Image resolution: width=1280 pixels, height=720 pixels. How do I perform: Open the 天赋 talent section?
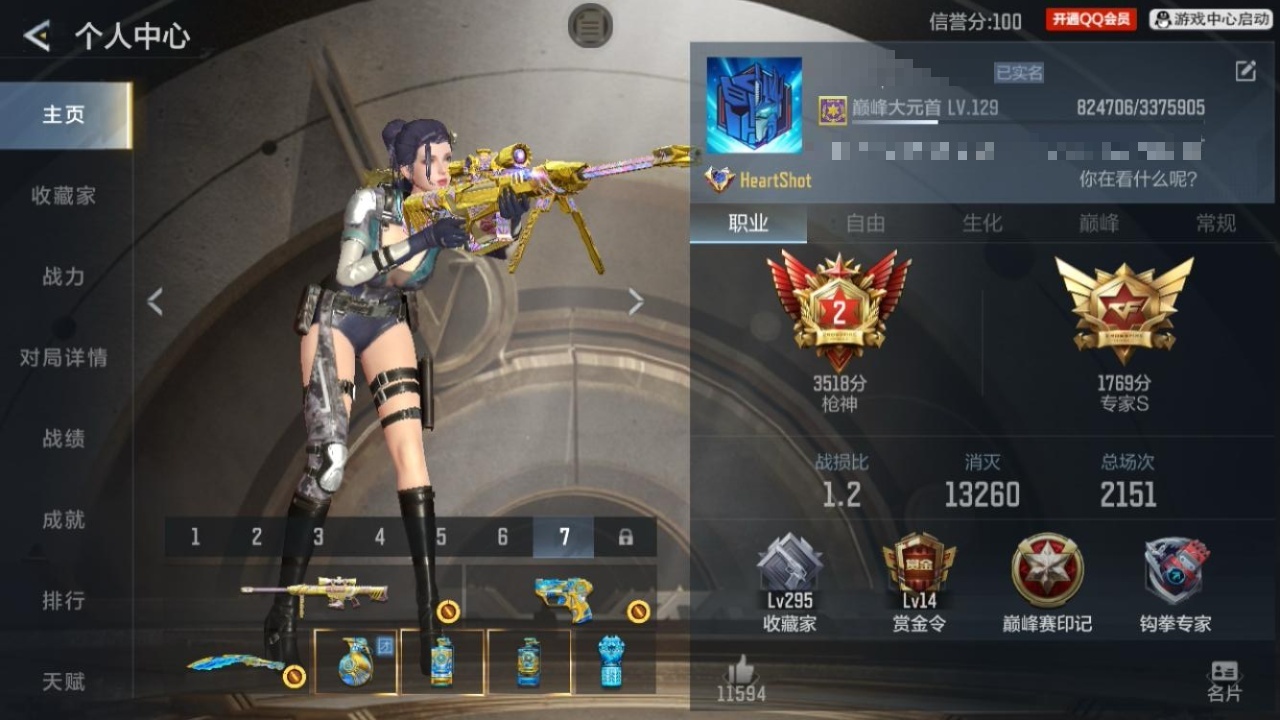pyautogui.click(x=64, y=682)
